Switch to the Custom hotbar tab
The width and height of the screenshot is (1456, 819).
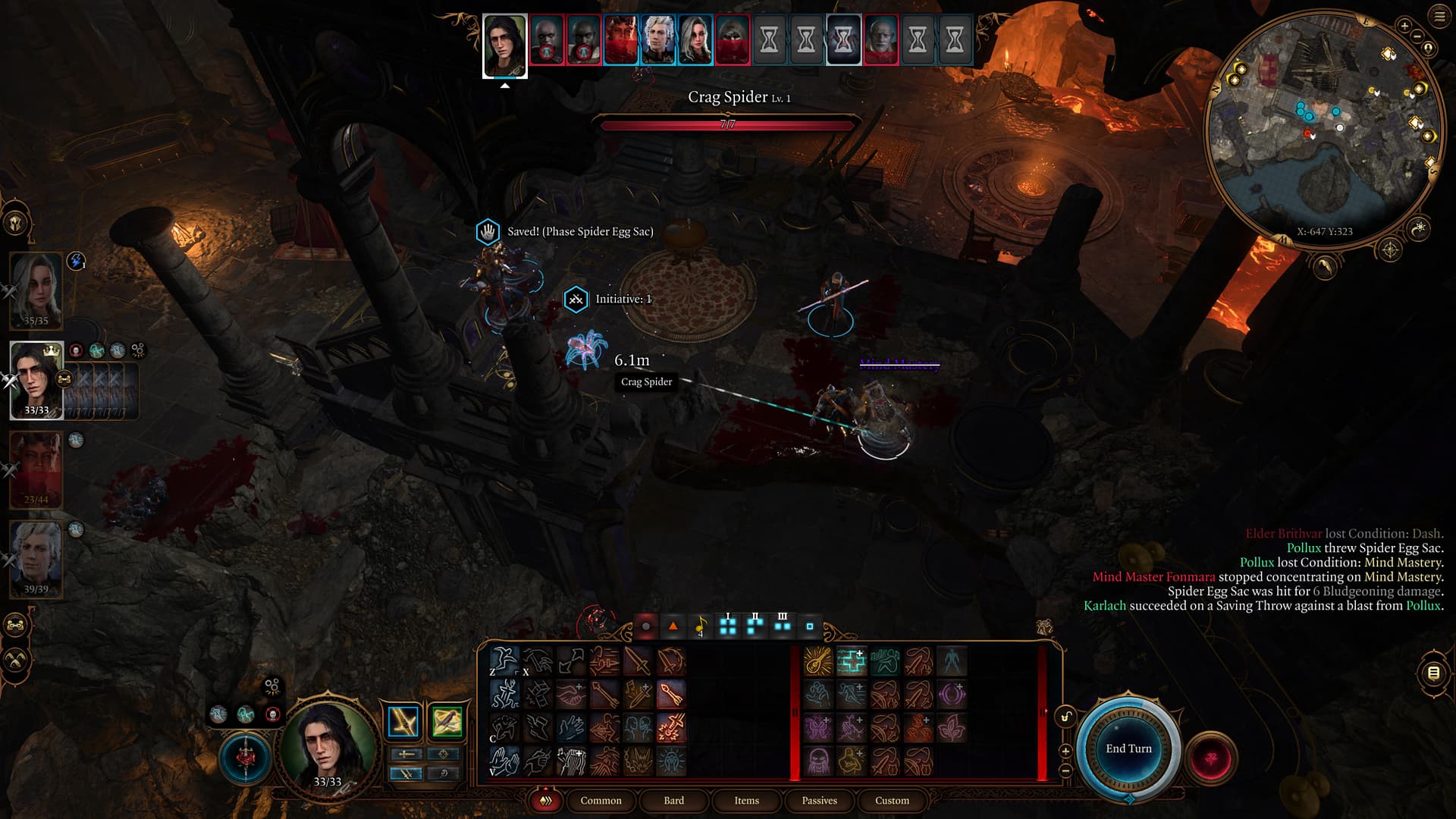(892, 800)
